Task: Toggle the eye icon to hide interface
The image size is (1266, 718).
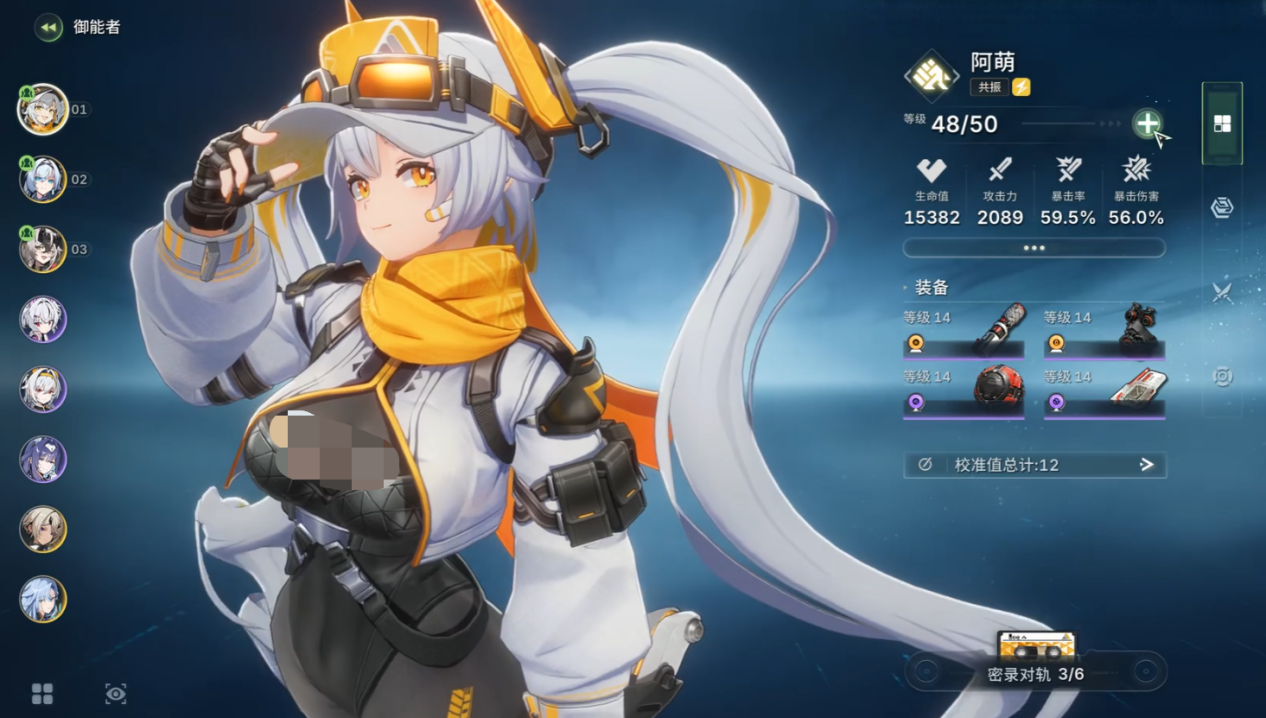Action: click(116, 694)
